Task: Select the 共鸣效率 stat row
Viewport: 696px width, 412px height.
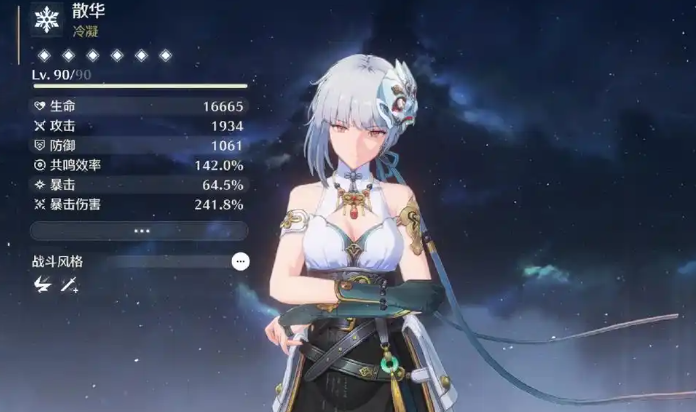Action: pyautogui.click(x=139, y=165)
